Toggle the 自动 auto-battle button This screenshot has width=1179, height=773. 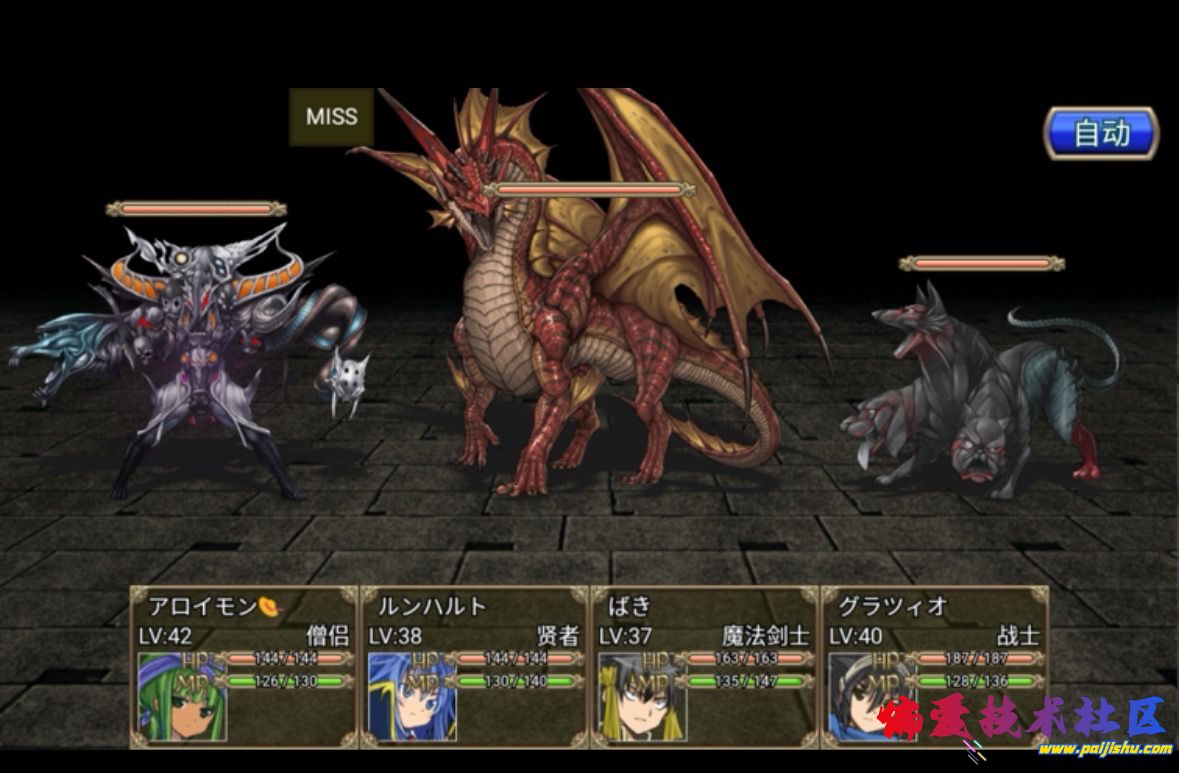pyautogui.click(x=1101, y=133)
